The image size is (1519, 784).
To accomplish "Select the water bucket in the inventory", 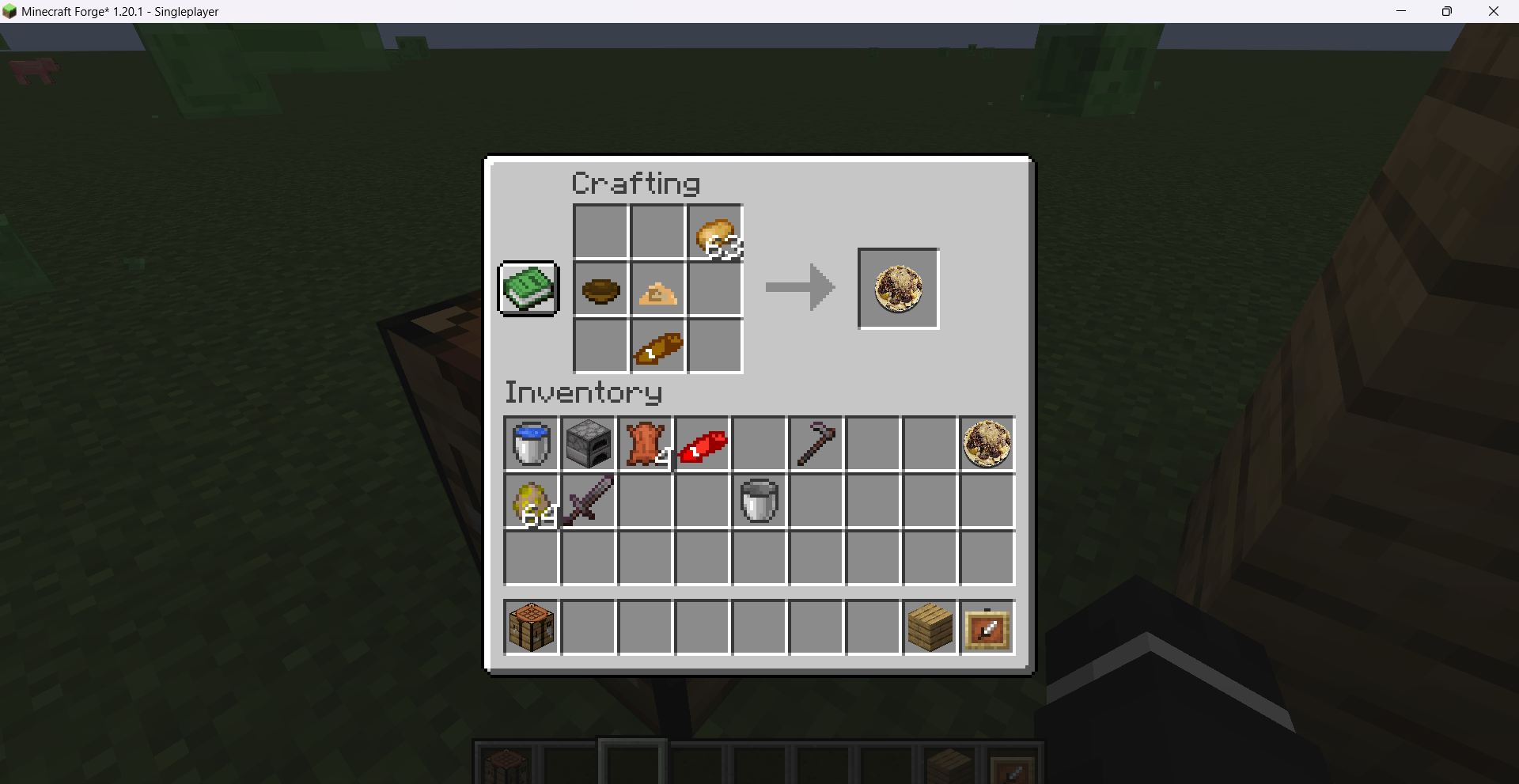I will pos(530,444).
